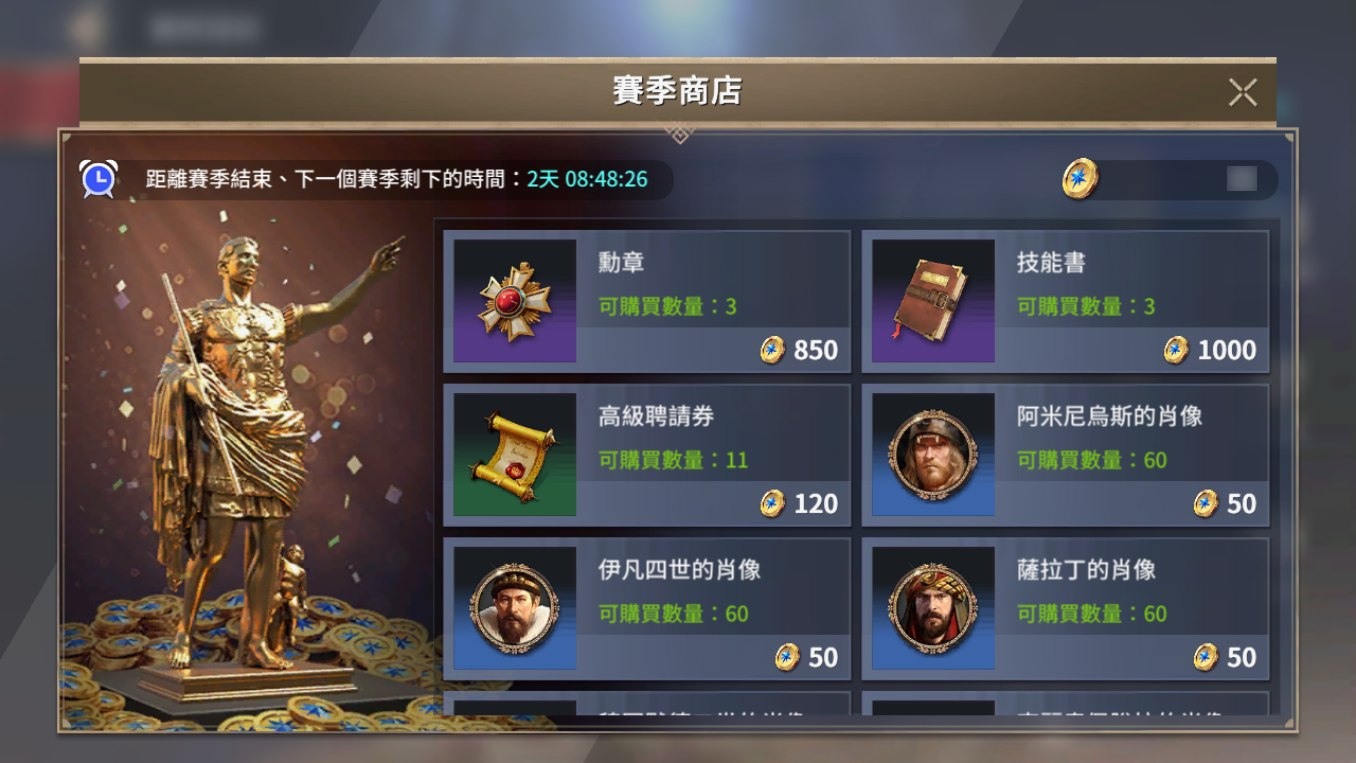Click the 勳章 medal item icon

click(514, 299)
